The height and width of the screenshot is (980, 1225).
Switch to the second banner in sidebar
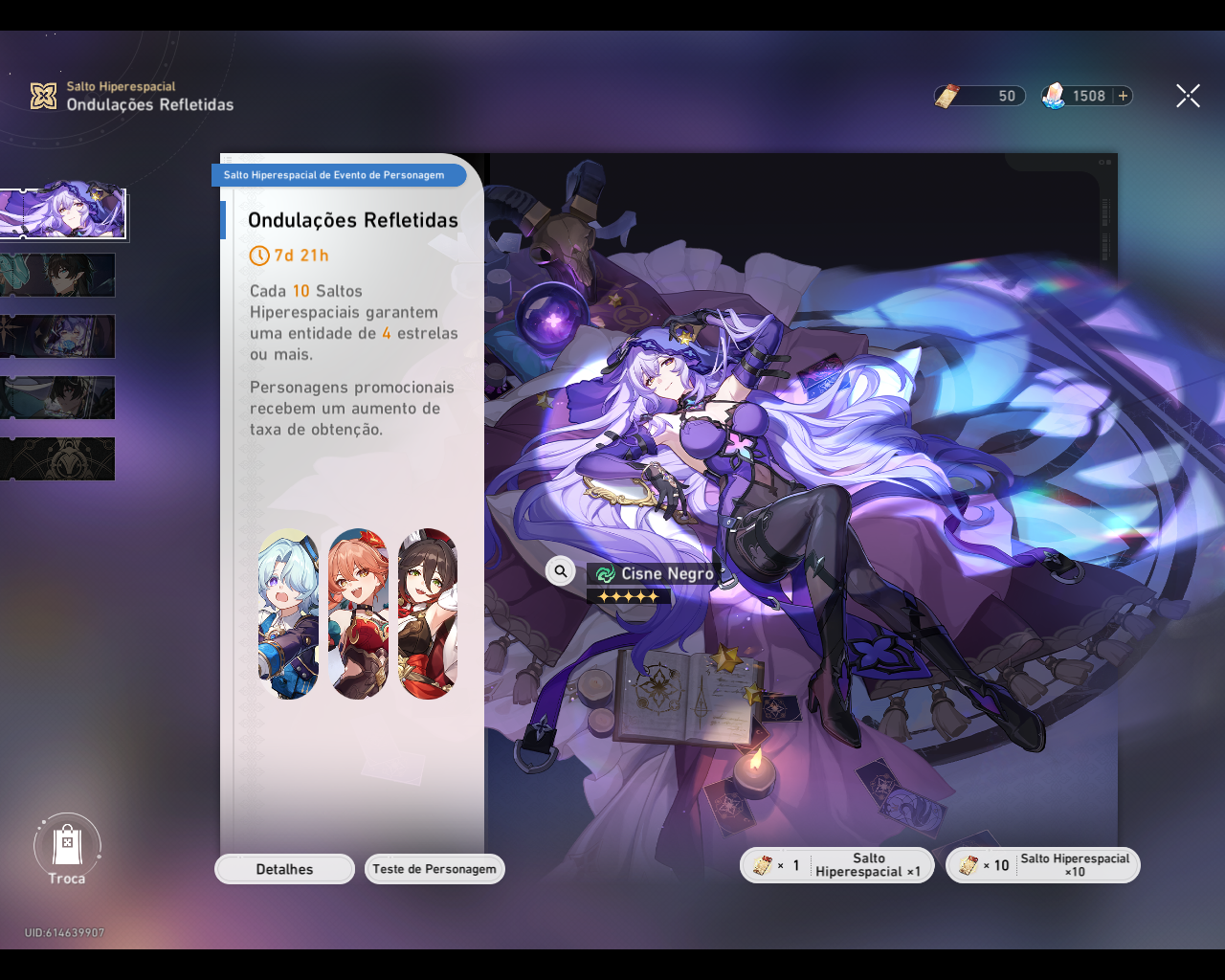pos(57,275)
